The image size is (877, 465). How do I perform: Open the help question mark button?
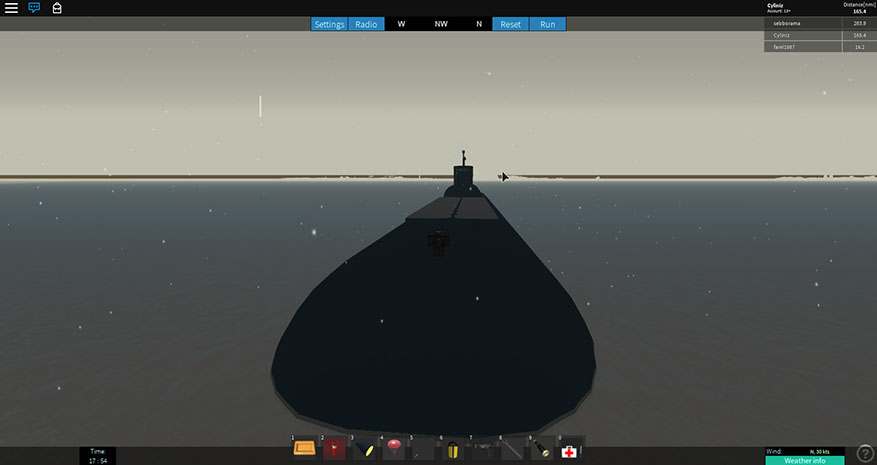865,454
